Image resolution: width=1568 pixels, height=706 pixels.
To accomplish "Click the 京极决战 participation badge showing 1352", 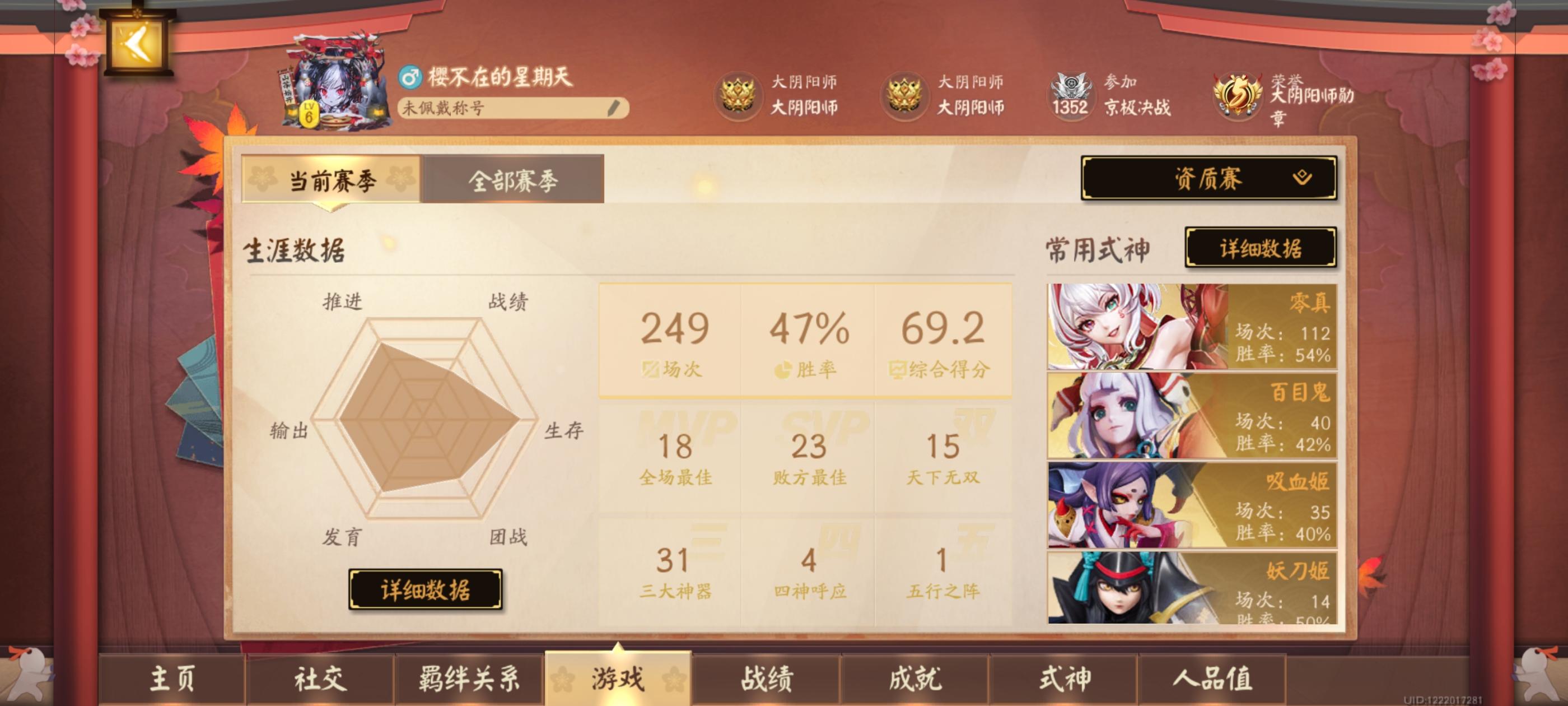I will [x=1071, y=96].
